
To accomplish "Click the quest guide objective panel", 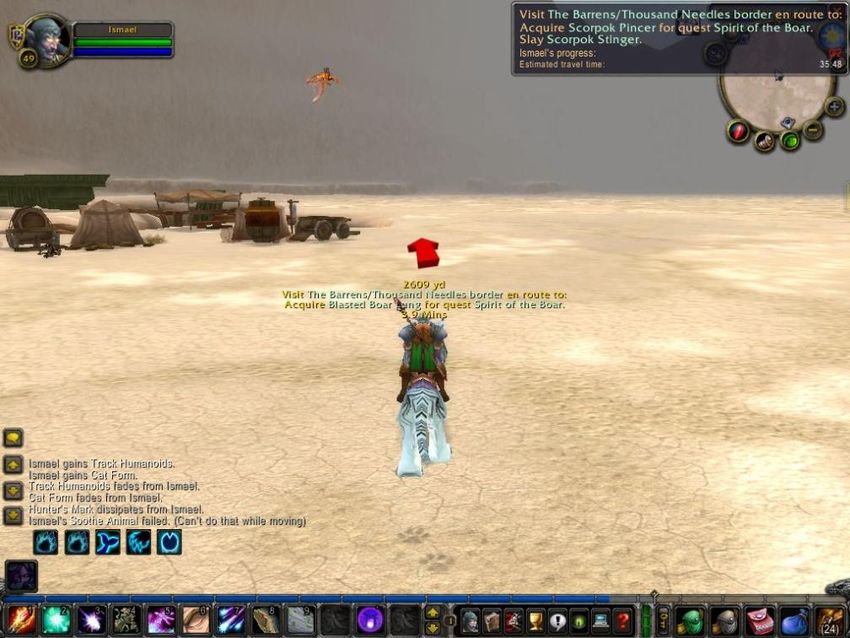I will 663,38.
